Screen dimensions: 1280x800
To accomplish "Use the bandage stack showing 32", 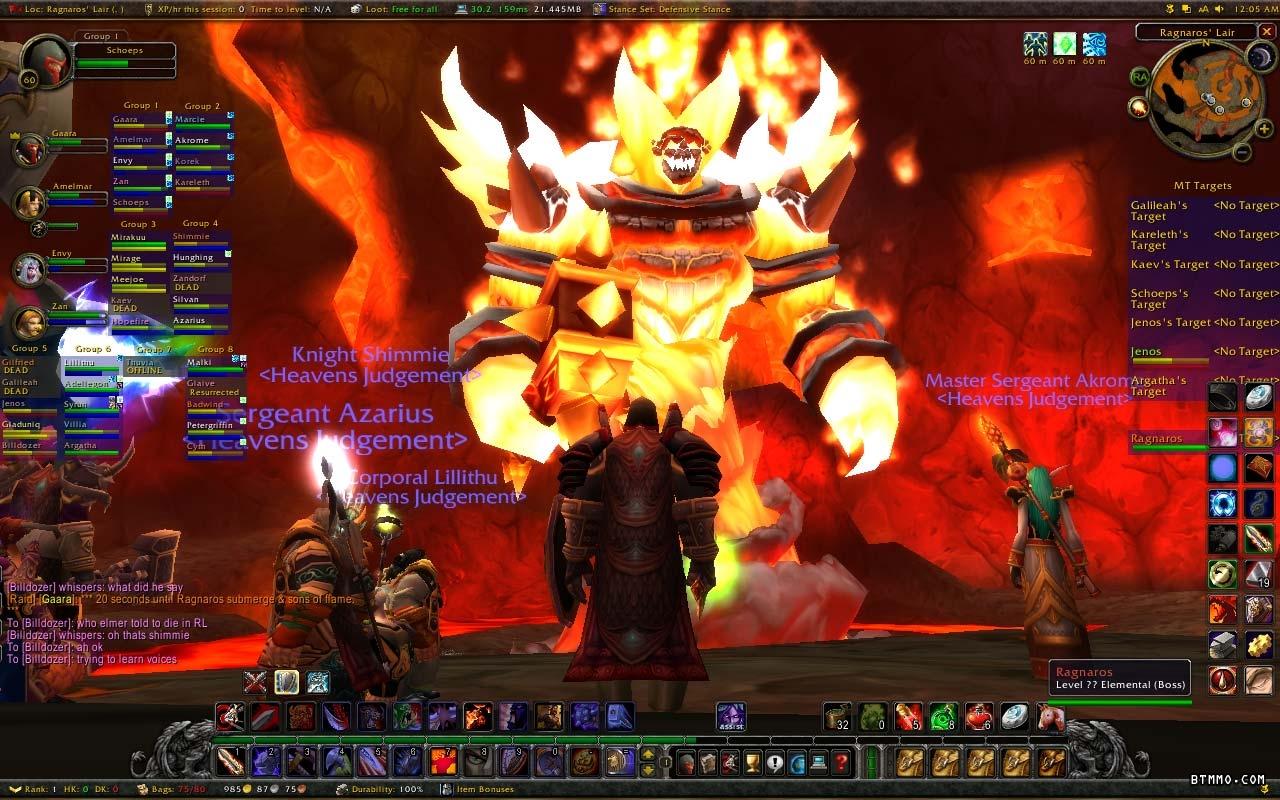I will pyautogui.click(x=838, y=716).
